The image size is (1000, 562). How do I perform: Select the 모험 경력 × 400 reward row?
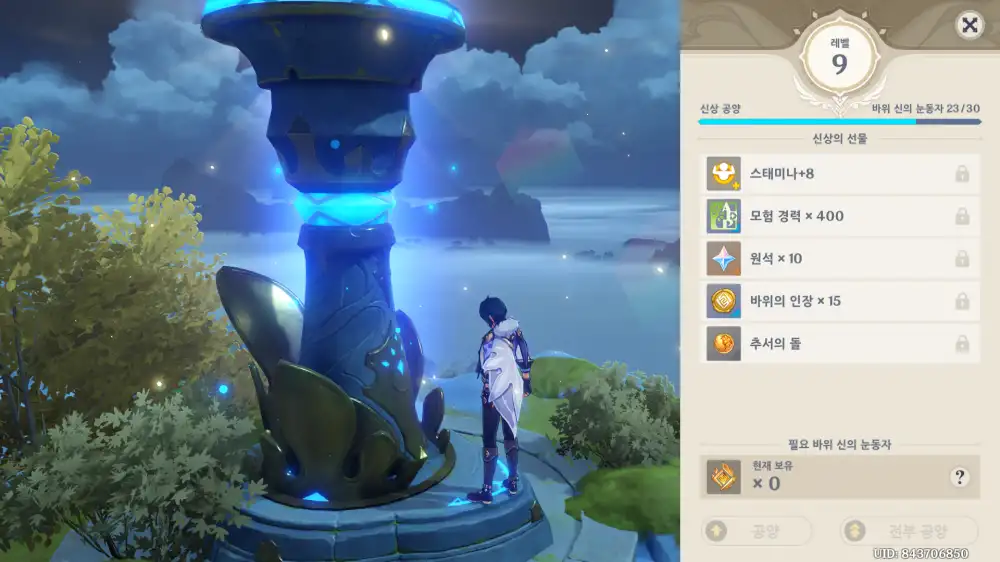pos(838,216)
